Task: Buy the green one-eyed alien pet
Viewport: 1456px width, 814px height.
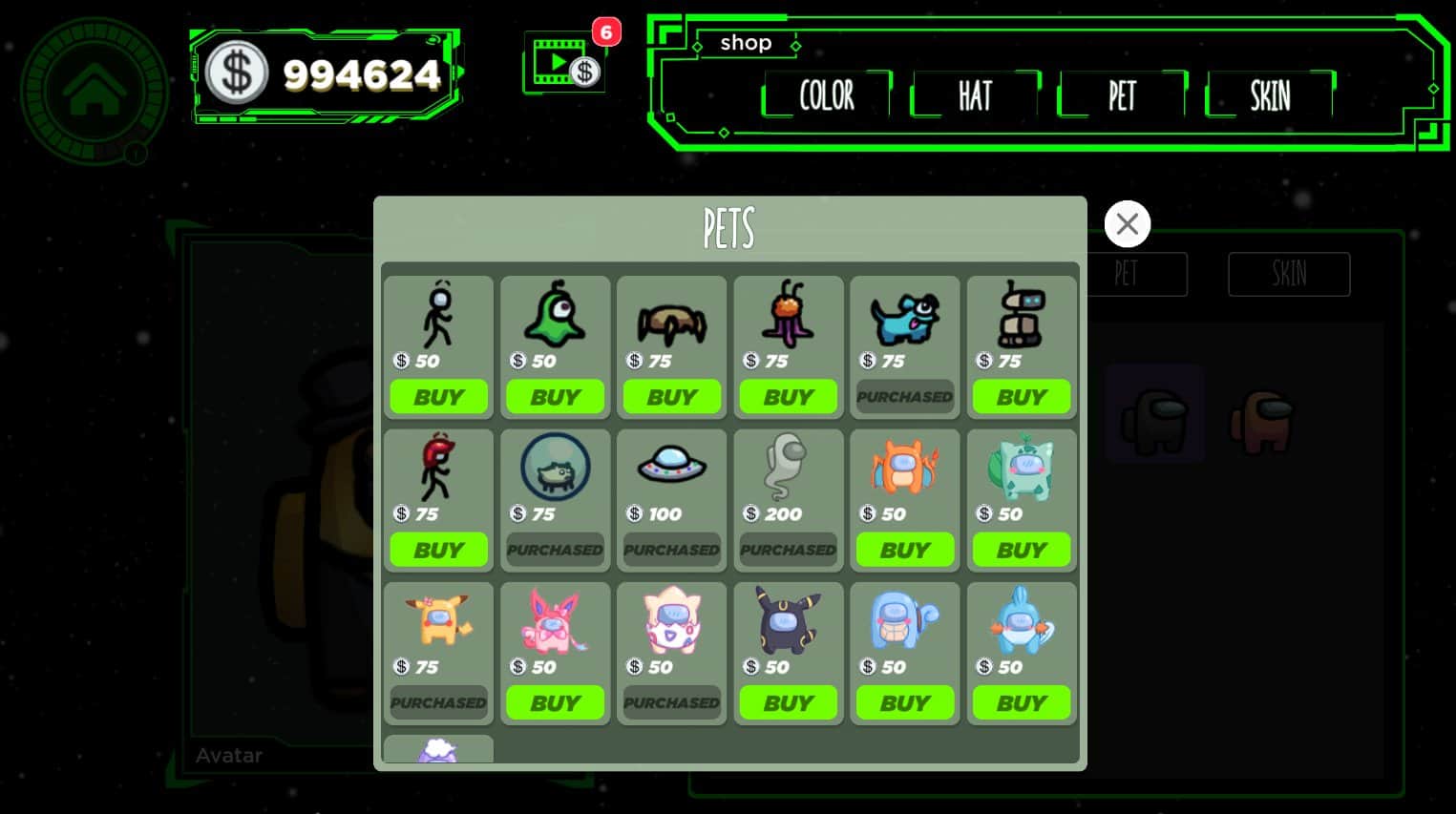Action: [555, 397]
